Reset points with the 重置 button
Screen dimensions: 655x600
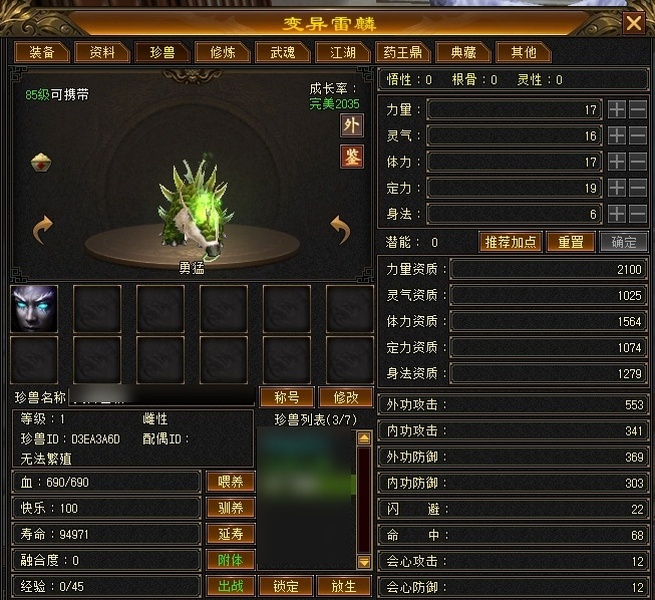570,242
